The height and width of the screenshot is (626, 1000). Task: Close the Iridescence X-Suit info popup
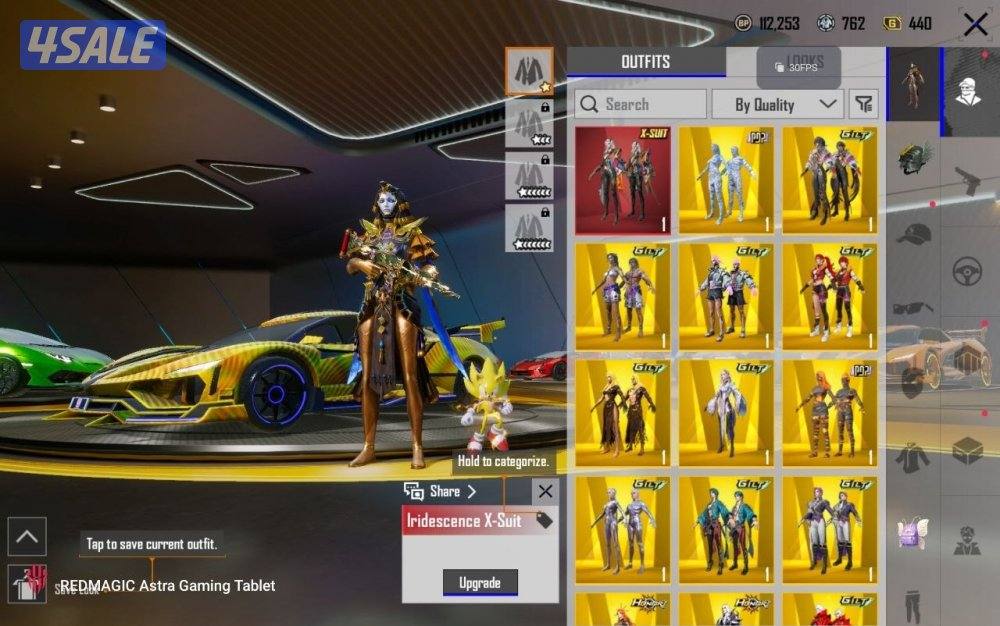(544, 491)
